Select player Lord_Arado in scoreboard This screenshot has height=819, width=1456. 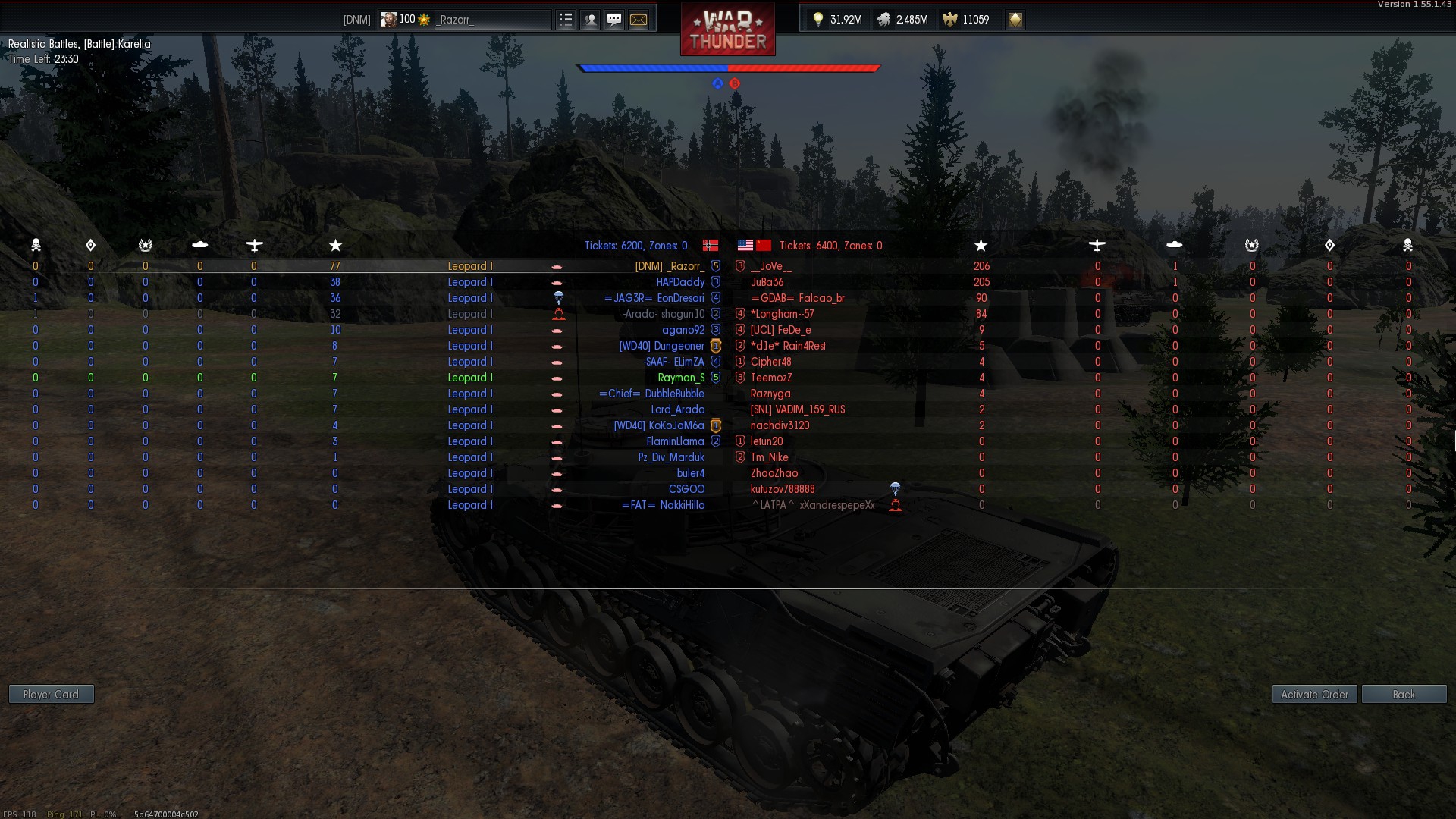[x=677, y=409]
